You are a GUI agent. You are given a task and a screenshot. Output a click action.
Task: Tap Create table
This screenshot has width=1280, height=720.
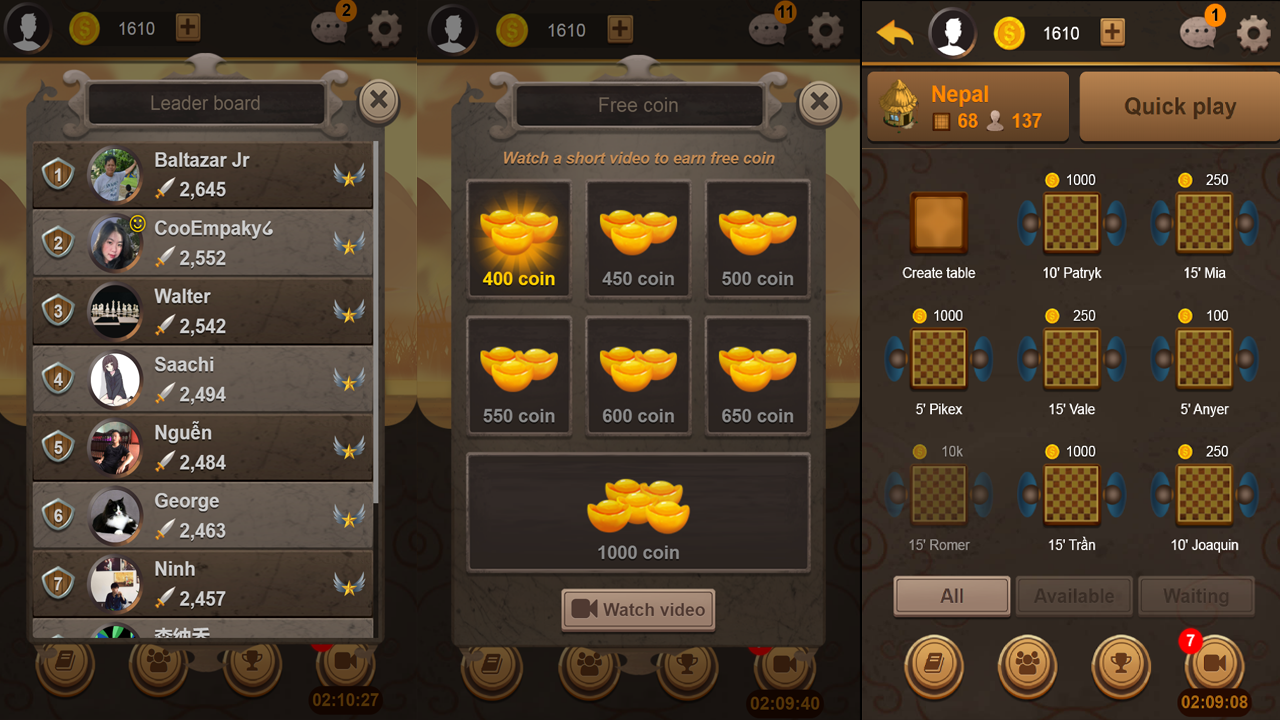click(x=938, y=224)
